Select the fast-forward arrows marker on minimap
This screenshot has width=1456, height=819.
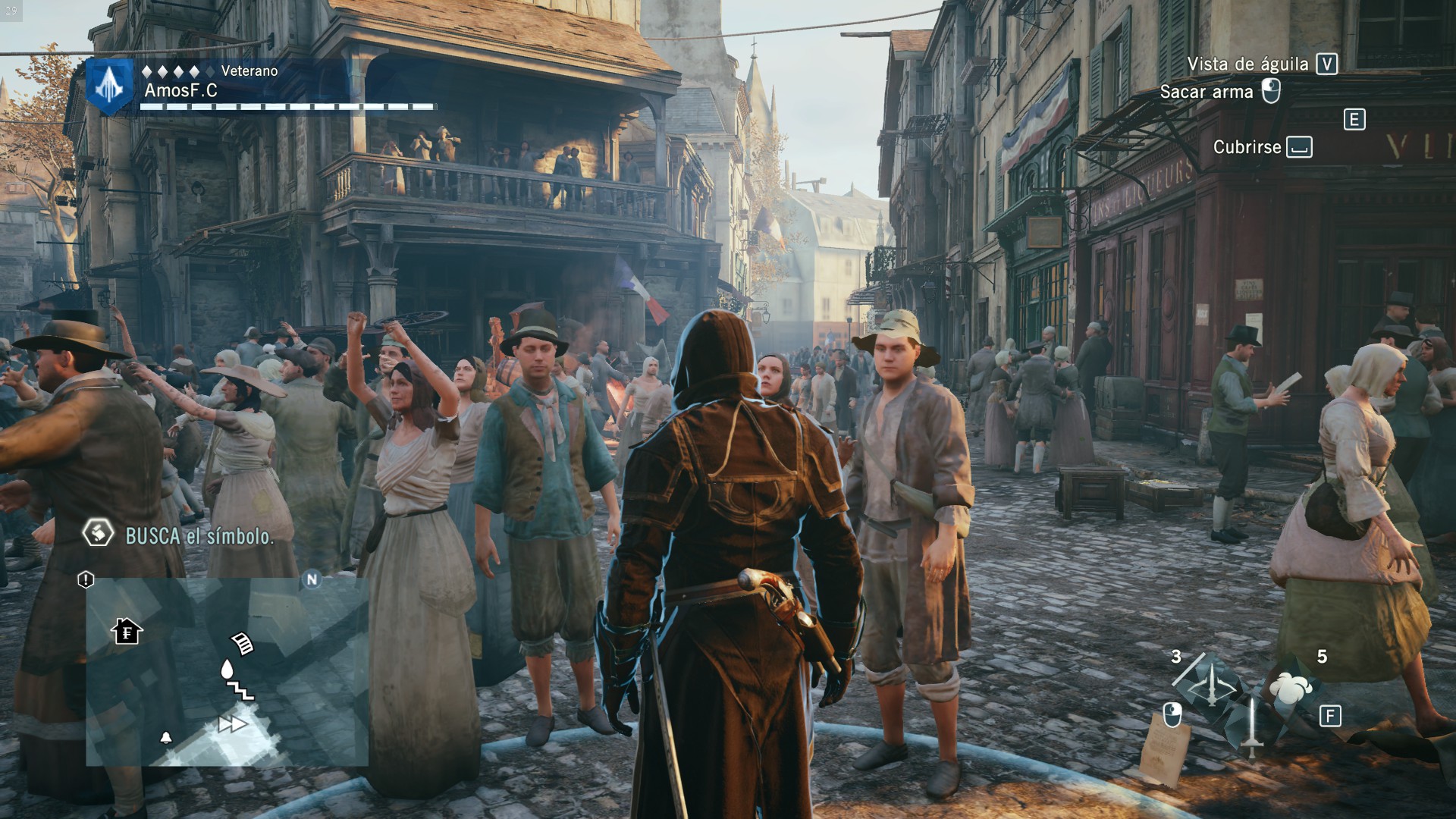click(231, 724)
